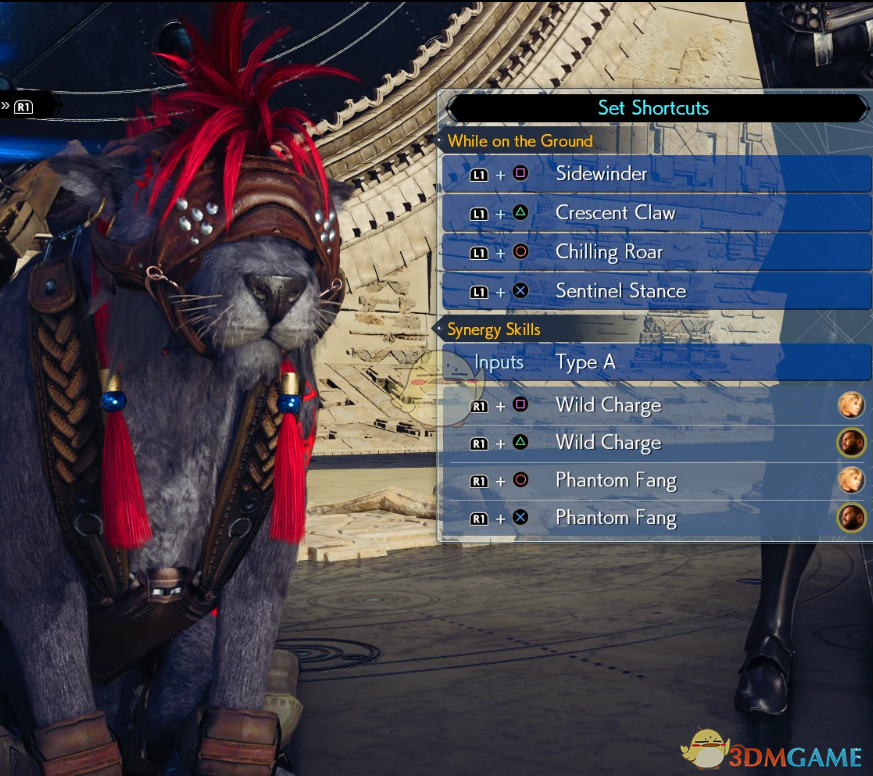This screenshot has height=776, width=873.
Task: Select the Sidewinder shortcut row
Action: point(656,174)
